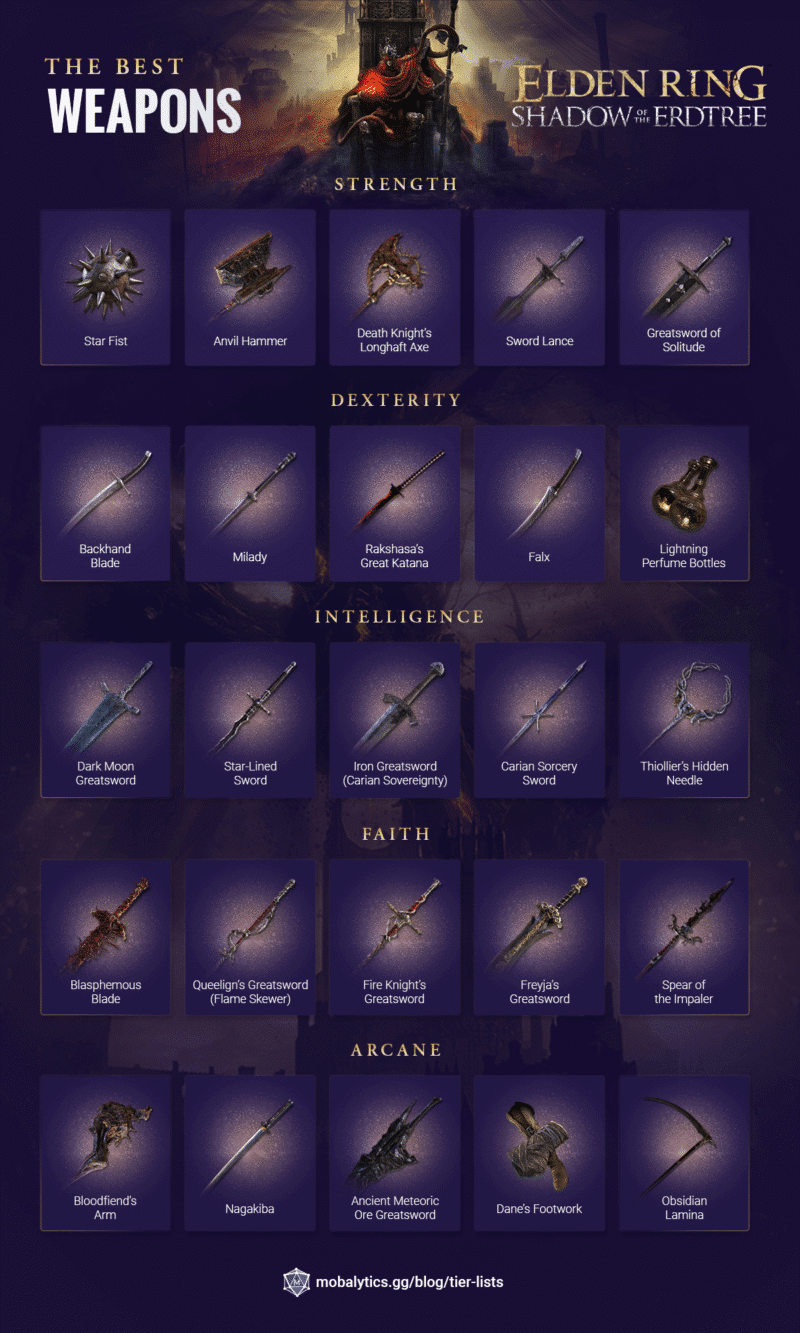The image size is (800, 1333).
Task: Choose the Anvil Hammer card
Action: tap(250, 287)
